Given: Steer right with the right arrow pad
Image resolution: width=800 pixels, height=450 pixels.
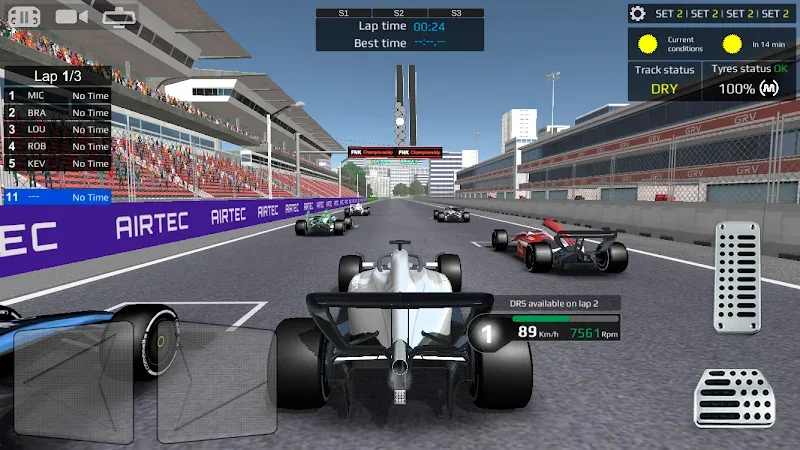Looking at the screenshot, I should (217, 383).
